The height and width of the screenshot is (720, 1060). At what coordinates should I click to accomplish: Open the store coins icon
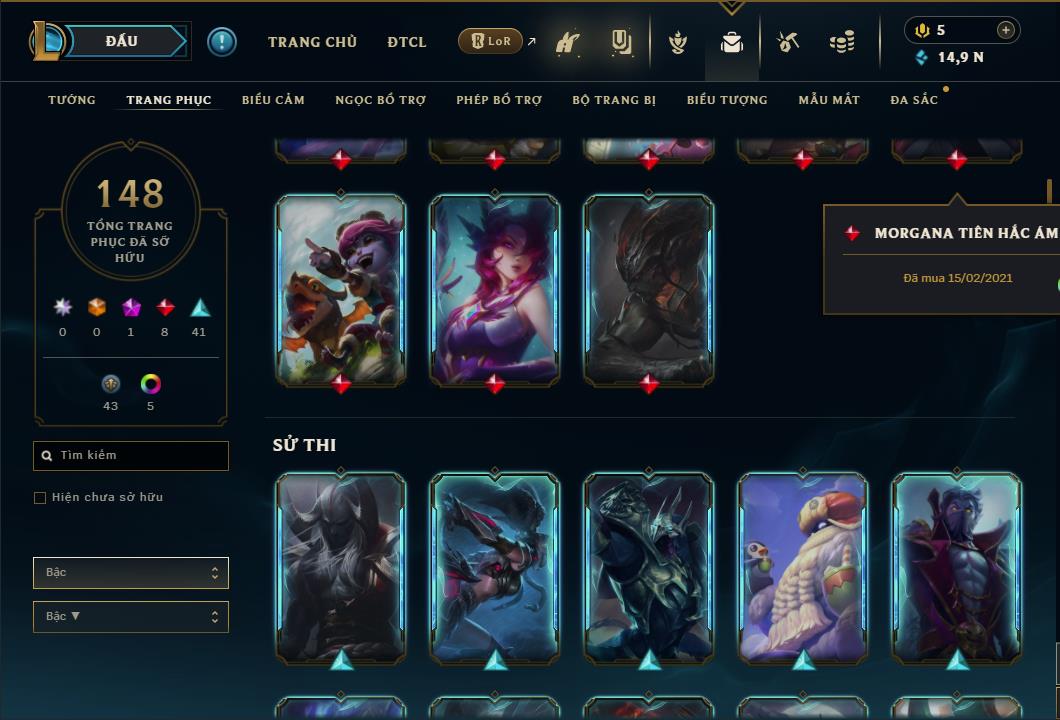tap(842, 42)
